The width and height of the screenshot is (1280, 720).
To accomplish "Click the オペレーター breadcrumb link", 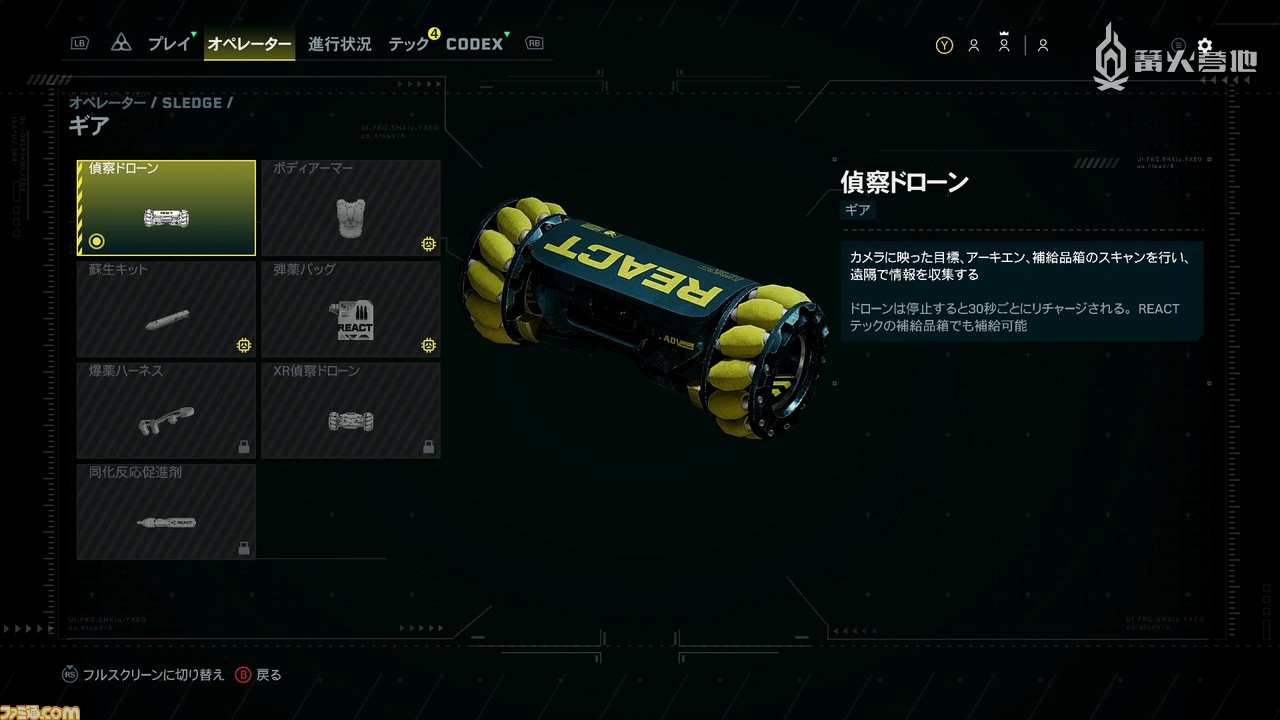I will click(x=108, y=102).
